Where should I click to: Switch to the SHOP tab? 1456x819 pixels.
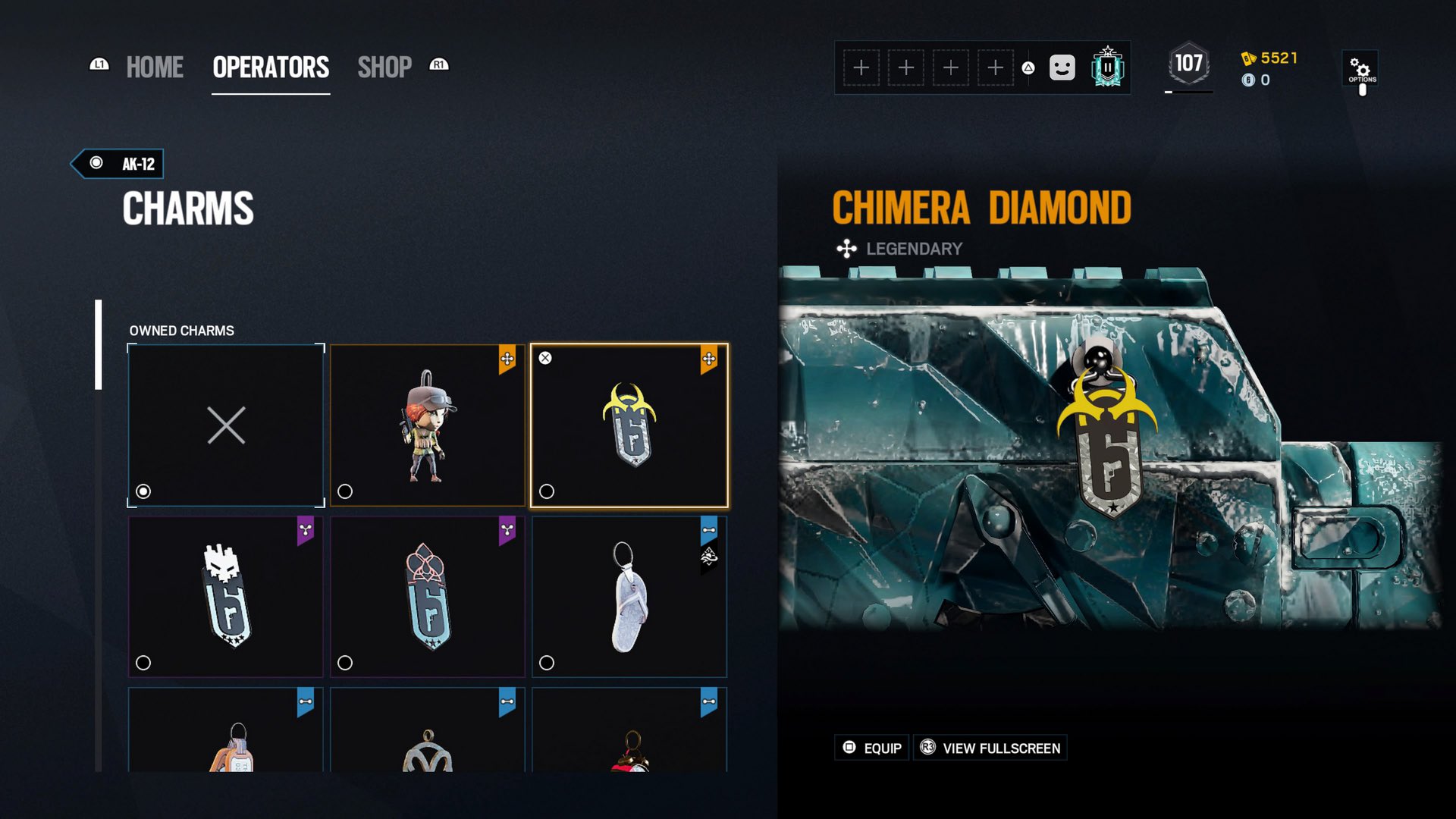coord(385,67)
